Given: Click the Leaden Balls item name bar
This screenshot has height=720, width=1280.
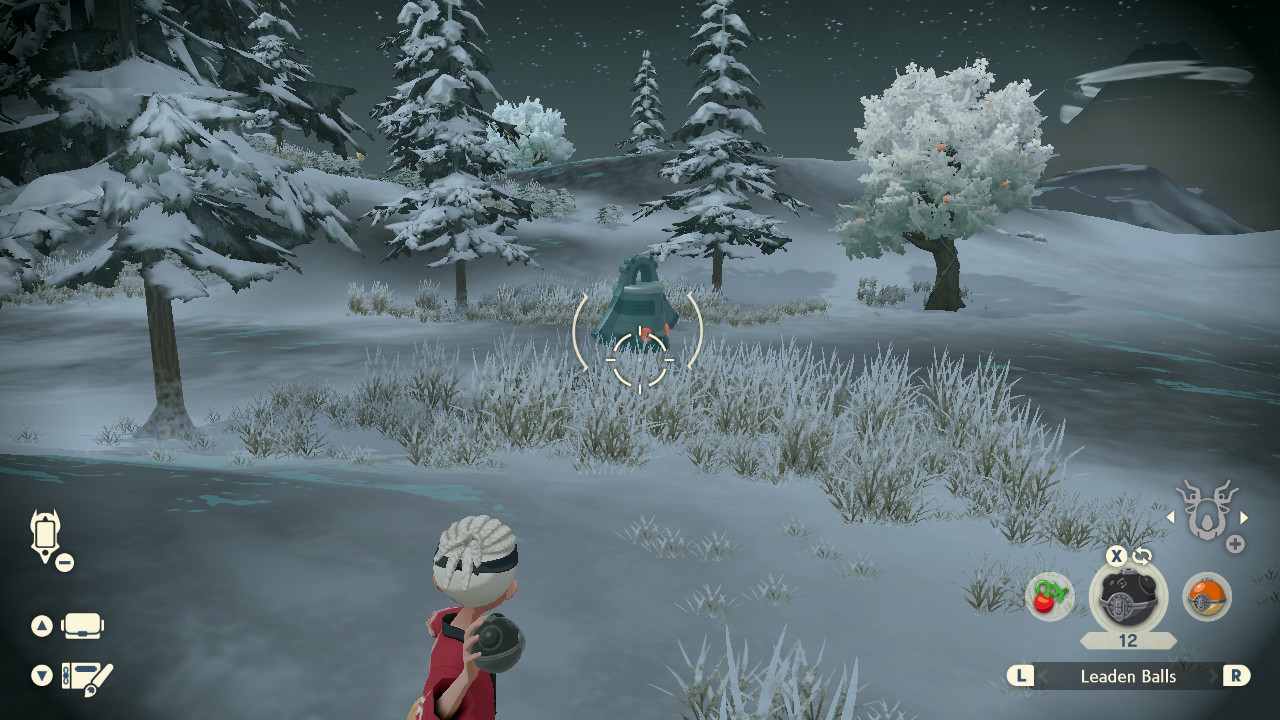Looking at the screenshot, I should point(1128,676).
